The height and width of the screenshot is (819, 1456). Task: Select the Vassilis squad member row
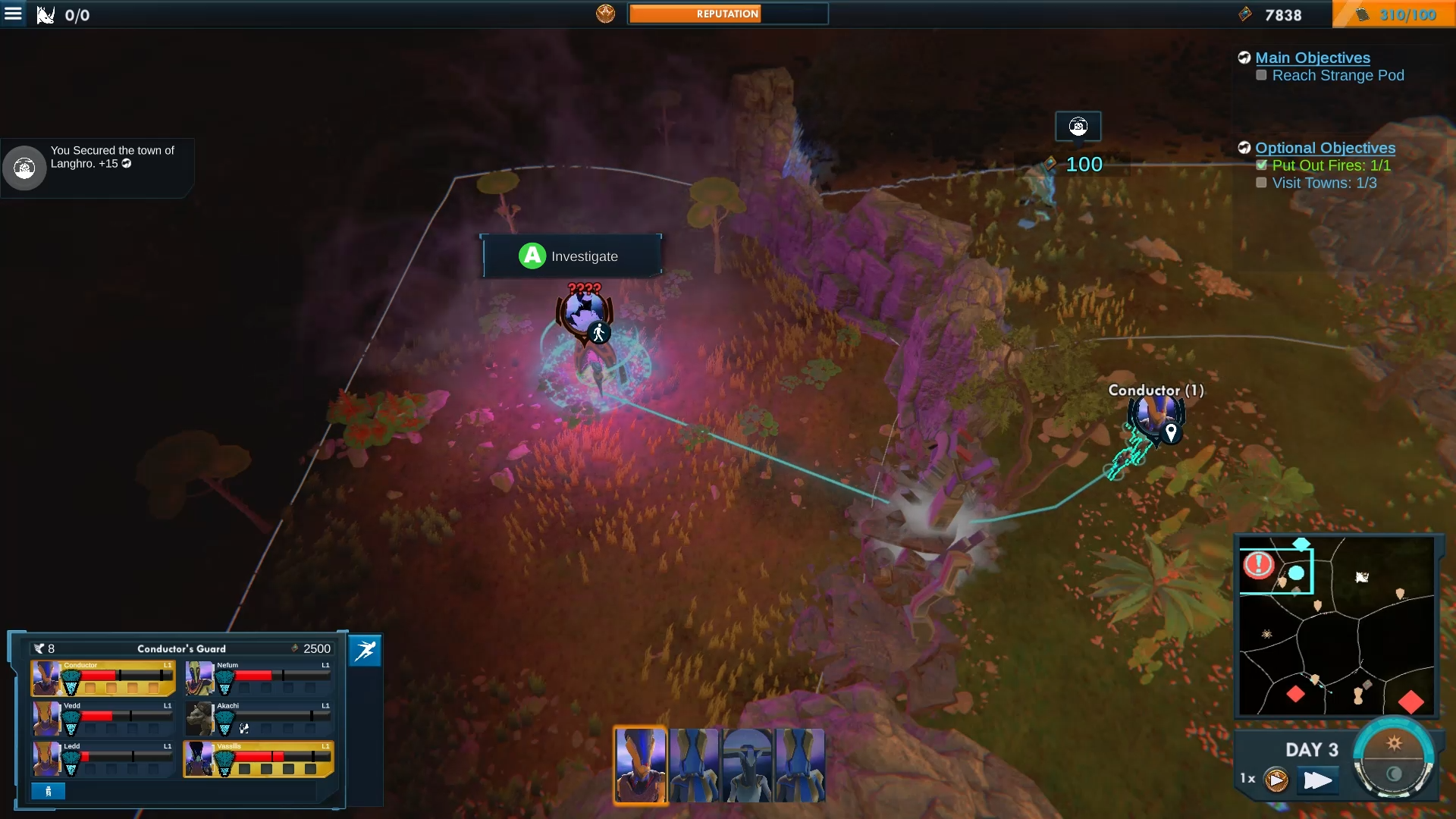[259, 759]
